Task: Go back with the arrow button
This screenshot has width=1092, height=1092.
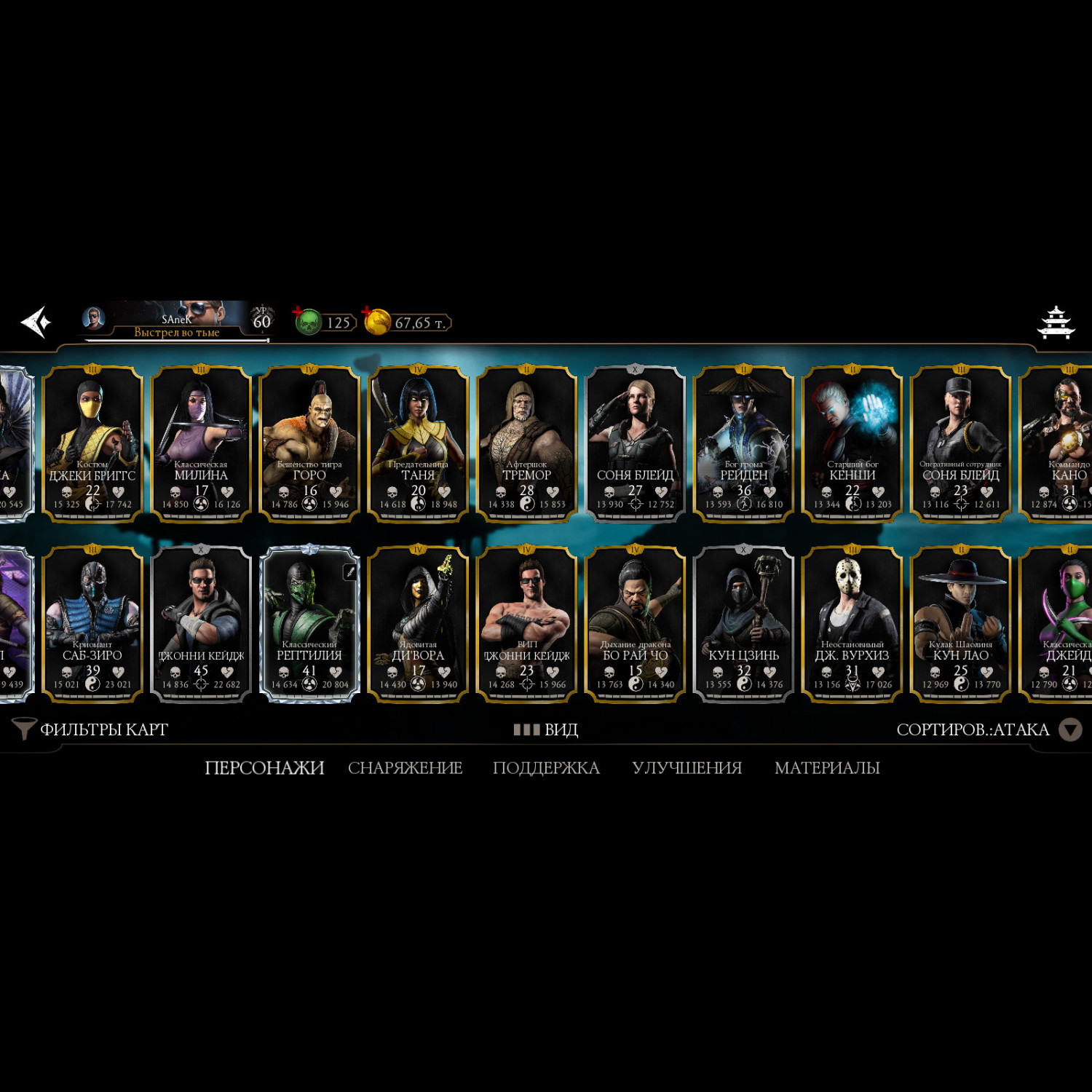Action: click(x=36, y=322)
